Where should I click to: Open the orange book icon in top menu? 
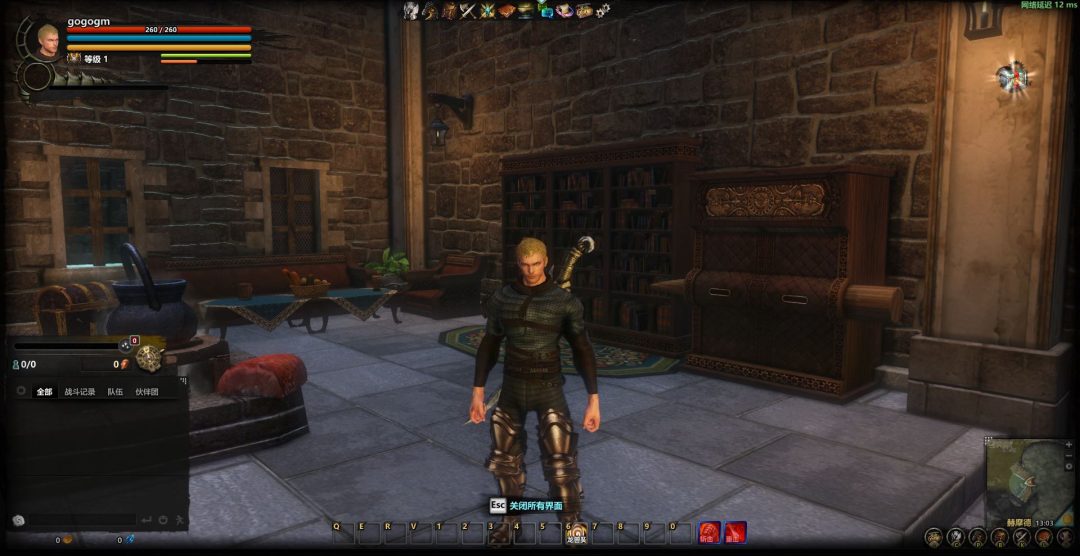point(507,11)
